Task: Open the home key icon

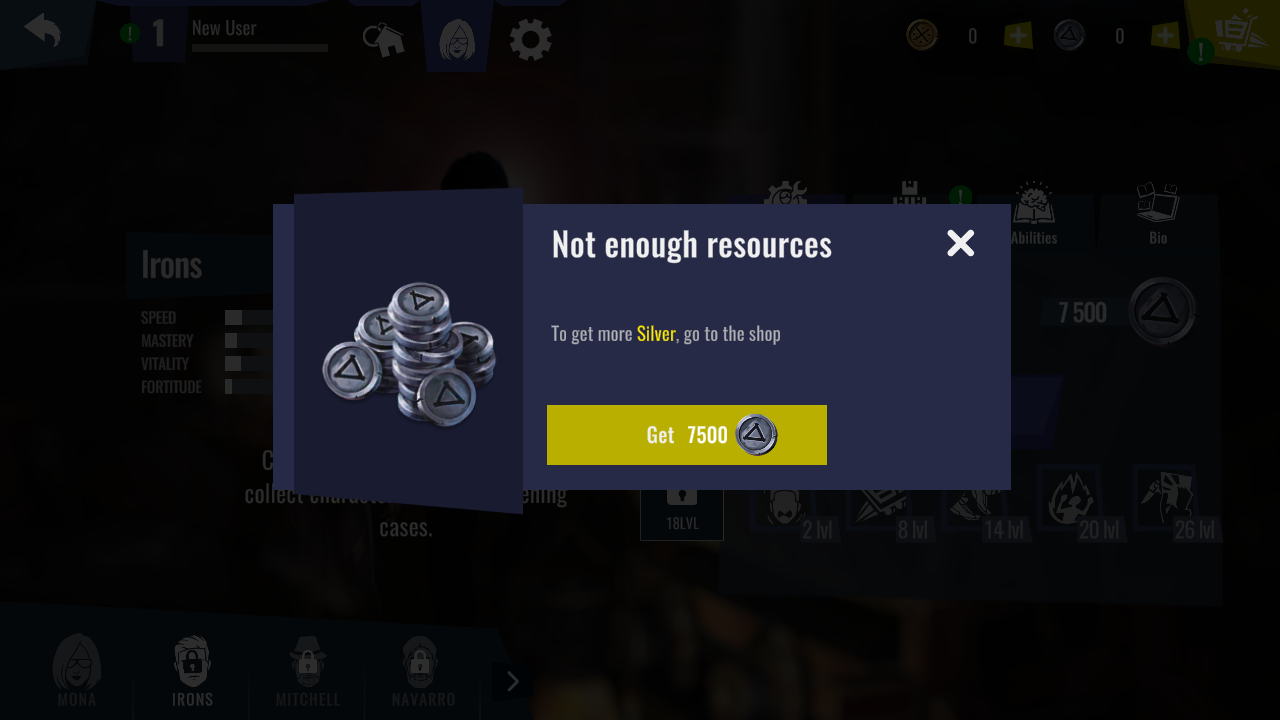Action: (x=384, y=41)
